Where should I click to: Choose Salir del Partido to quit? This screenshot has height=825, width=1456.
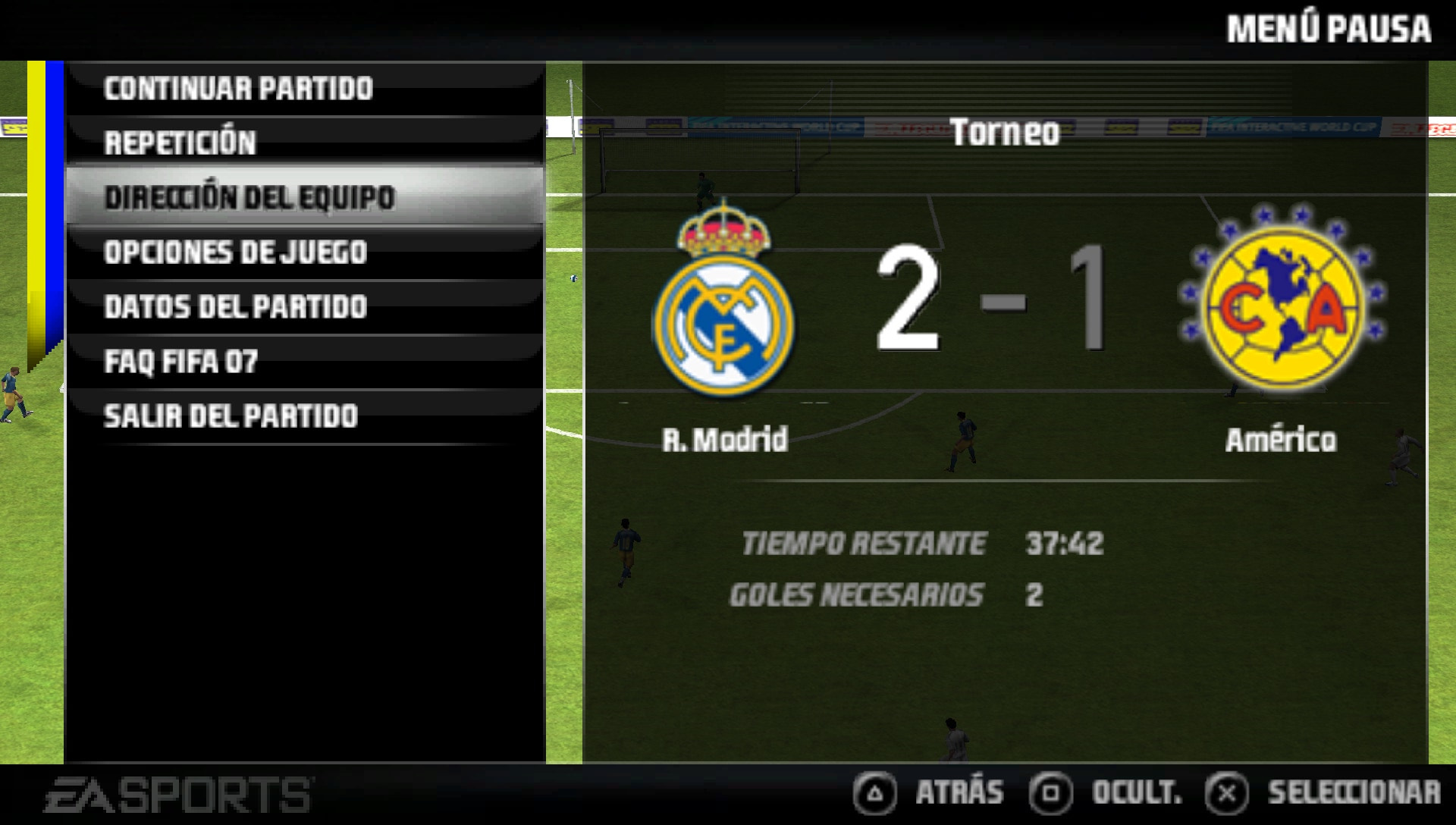pyautogui.click(x=231, y=416)
